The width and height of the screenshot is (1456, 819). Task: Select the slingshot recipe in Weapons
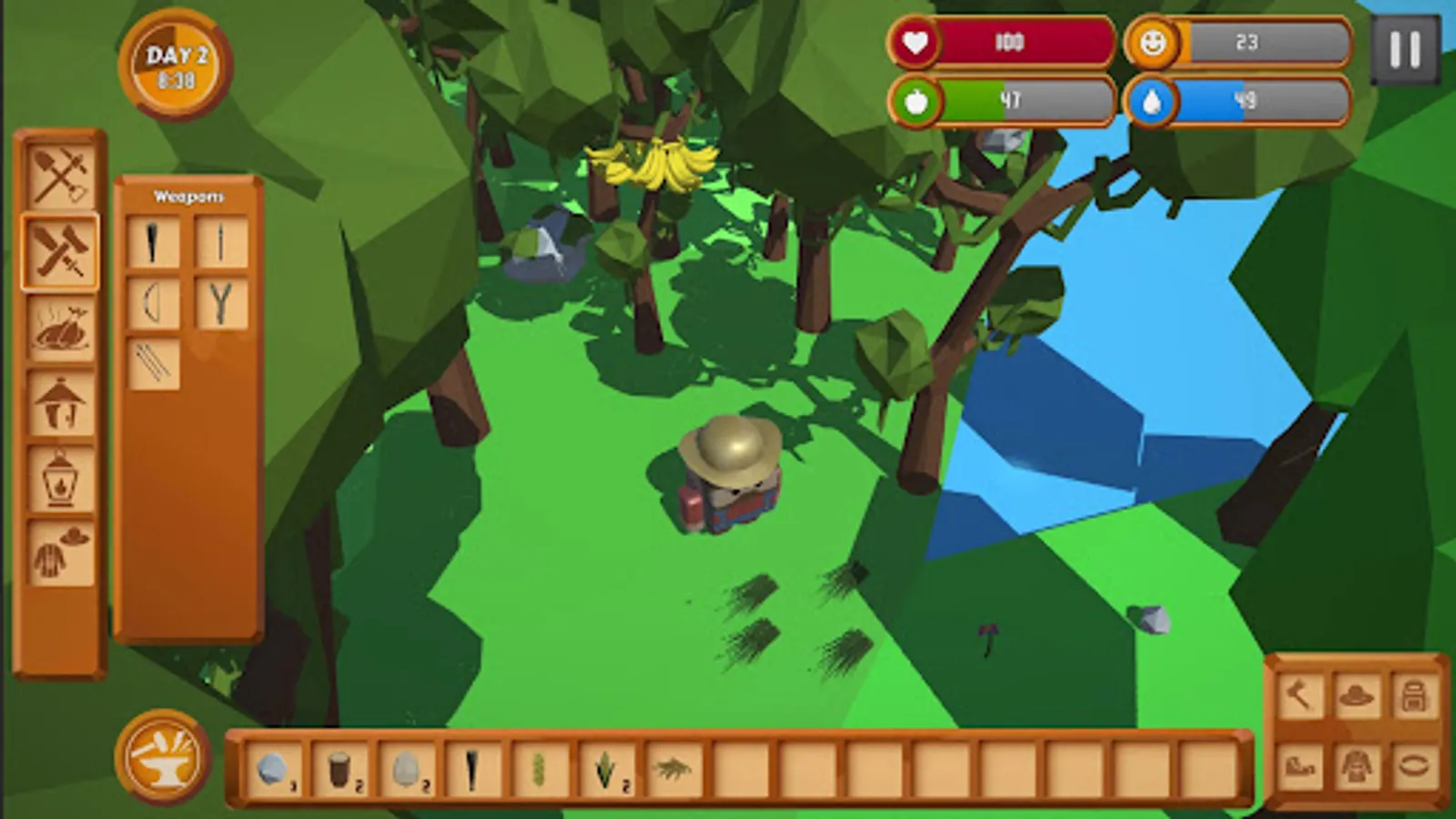219,300
